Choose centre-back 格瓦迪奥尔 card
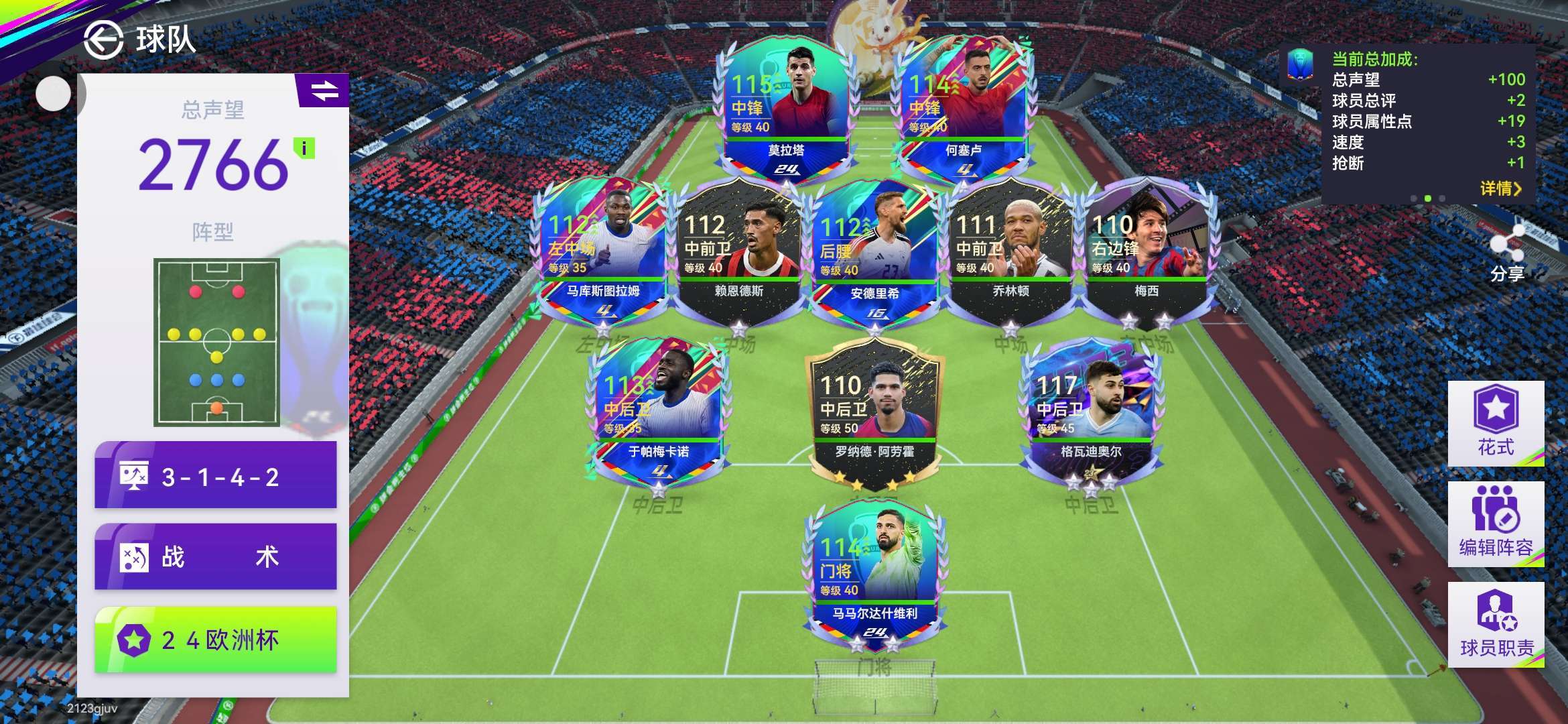The width and height of the screenshot is (1568, 724). point(1090,410)
